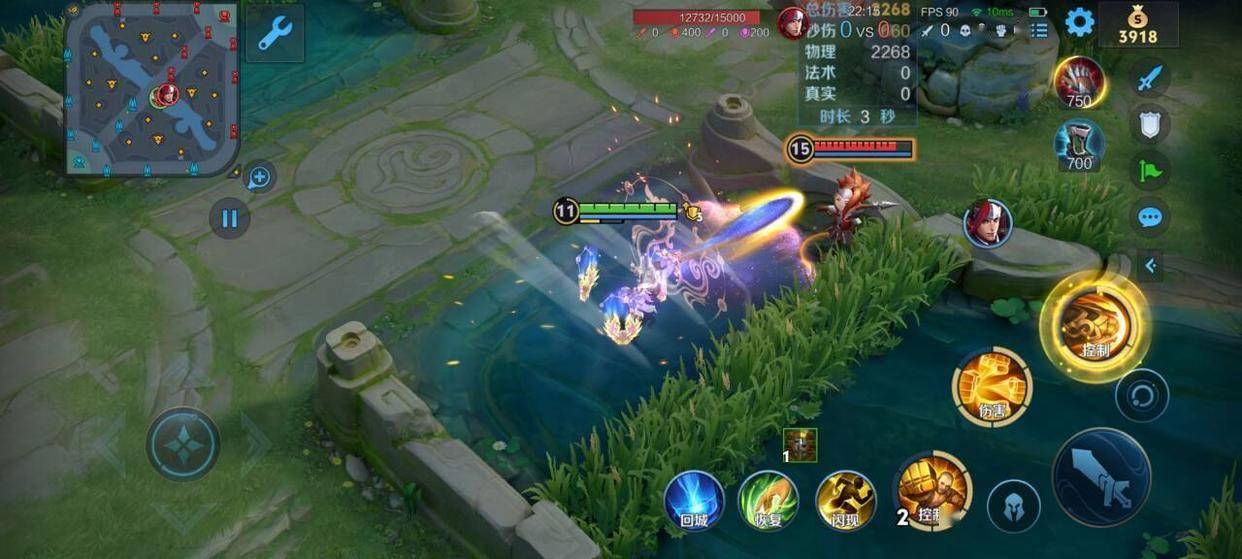Open the chat bubble quick messages

[x=1150, y=217]
